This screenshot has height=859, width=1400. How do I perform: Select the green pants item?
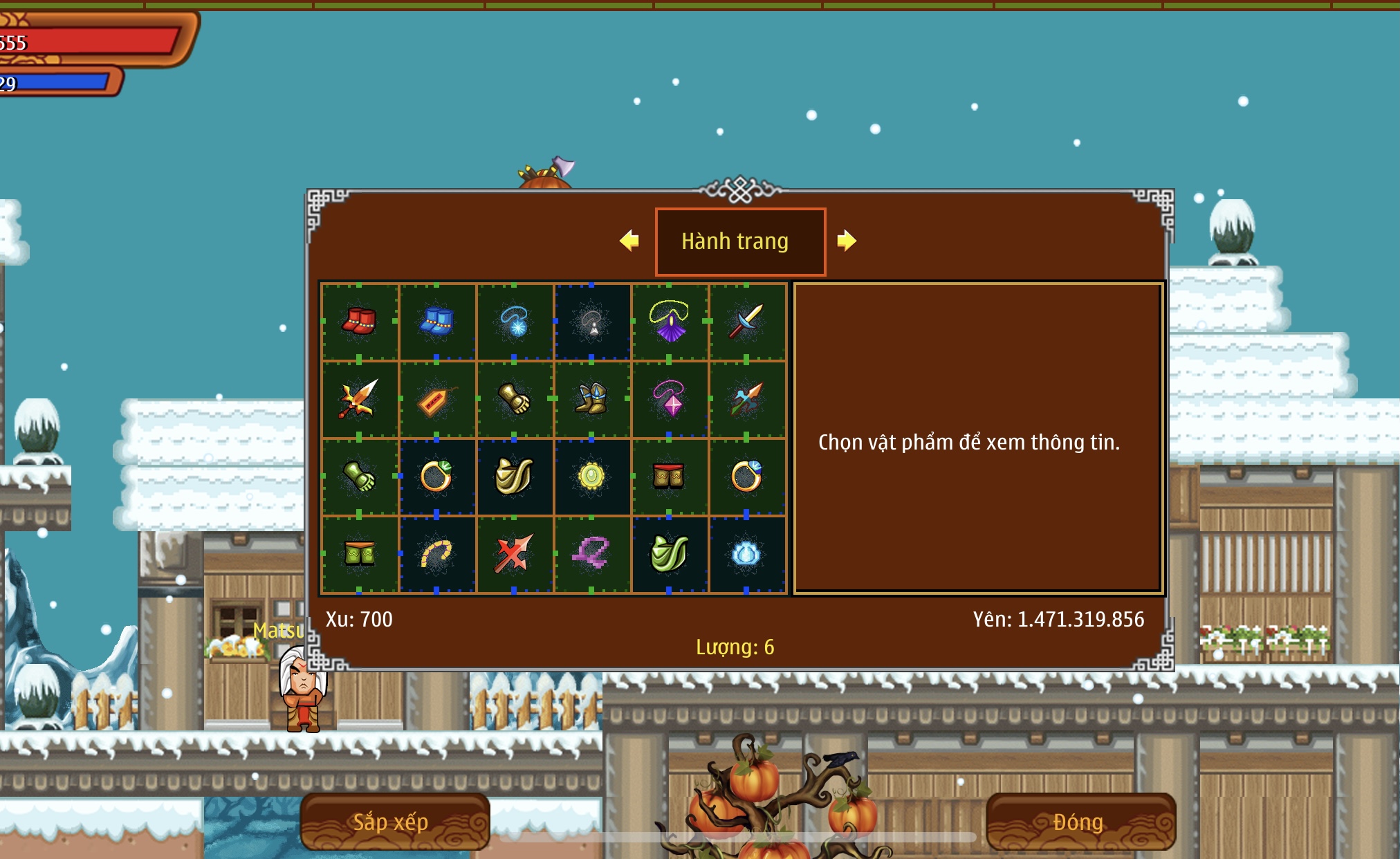pyautogui.click(x=359, y=554)
